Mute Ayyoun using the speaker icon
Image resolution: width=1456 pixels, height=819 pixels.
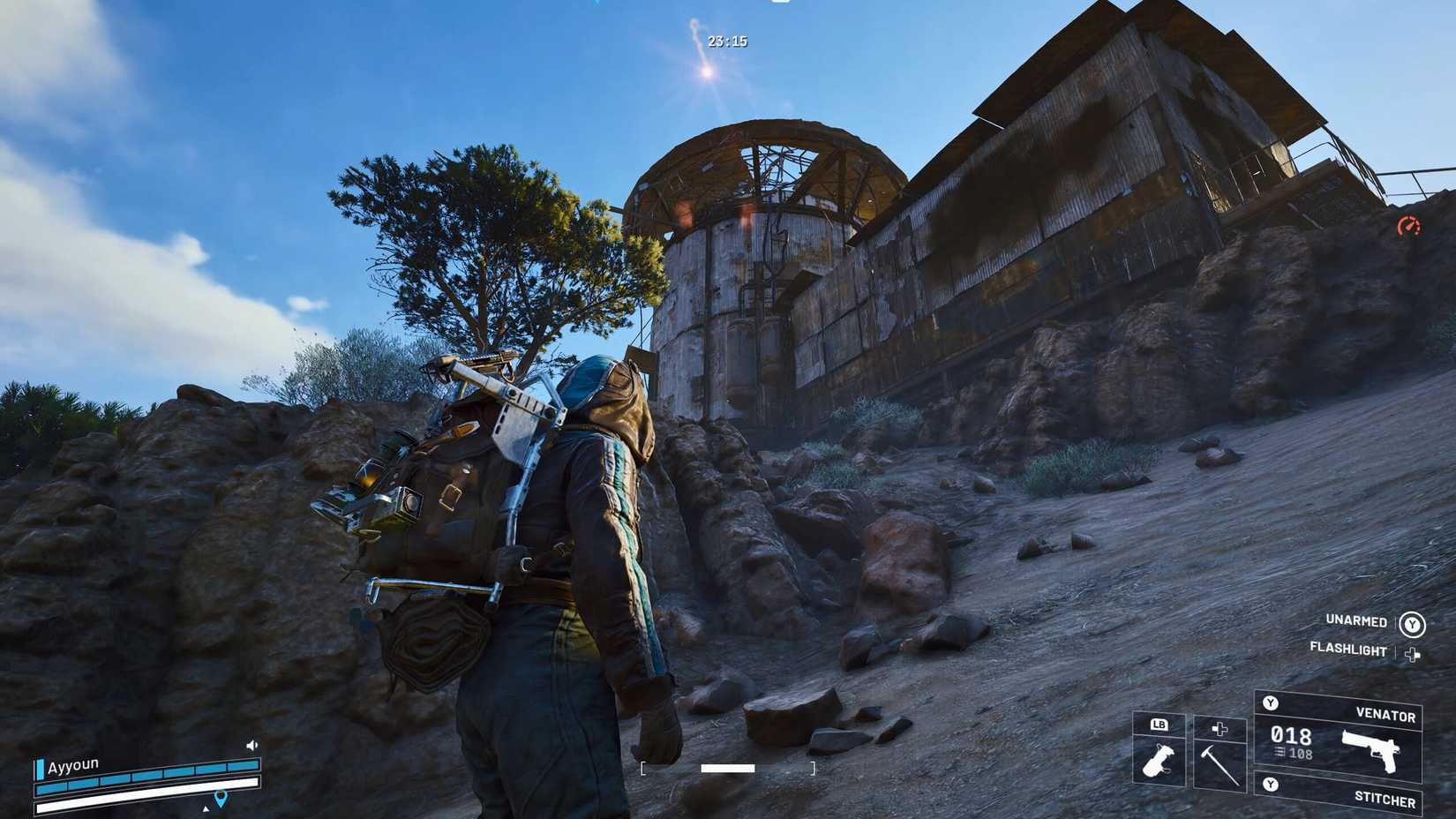(x=251, y=745)
